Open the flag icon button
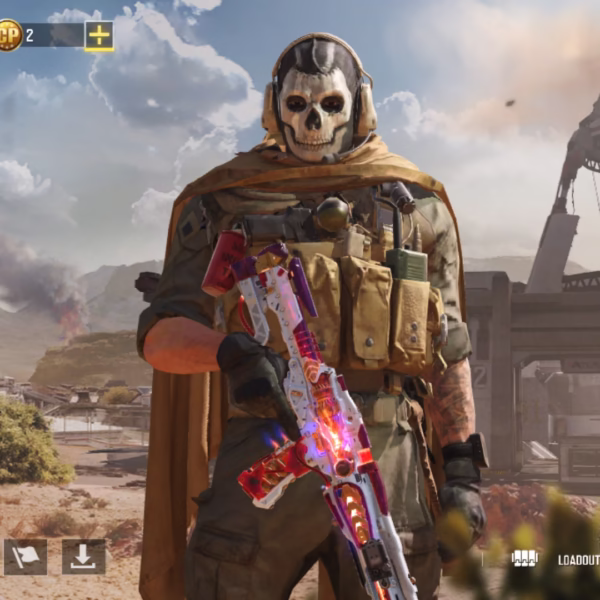600x600 pixels. click(25, 557)
